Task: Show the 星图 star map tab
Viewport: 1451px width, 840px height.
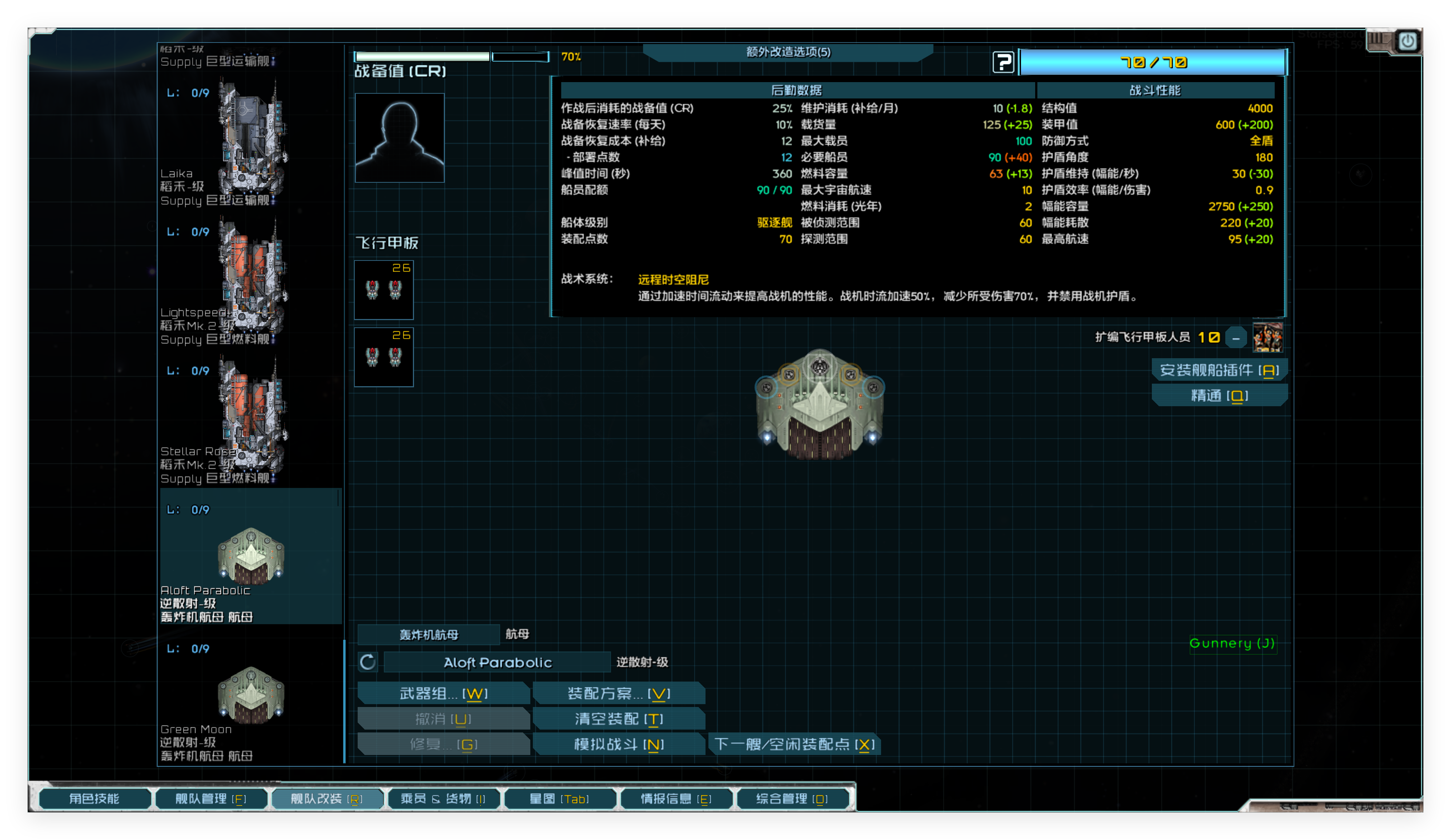Action: pyautogui.click(x=559, y=799)
